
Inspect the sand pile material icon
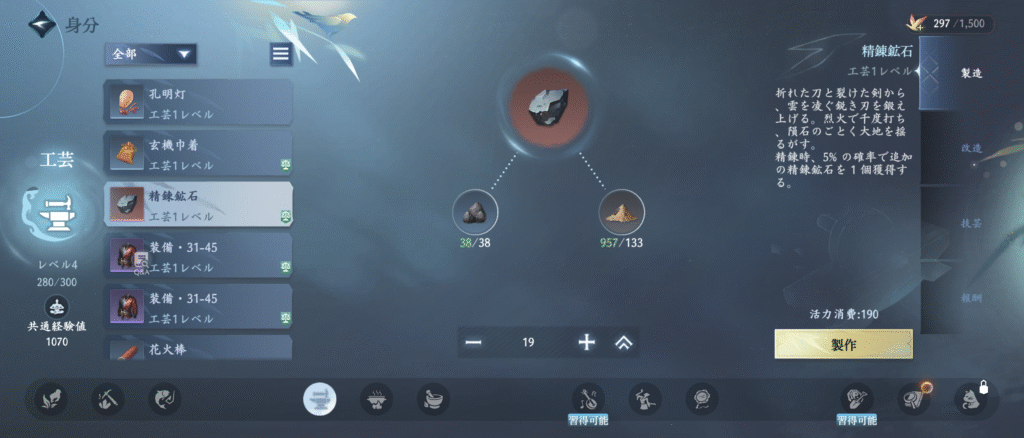point(621,212)
